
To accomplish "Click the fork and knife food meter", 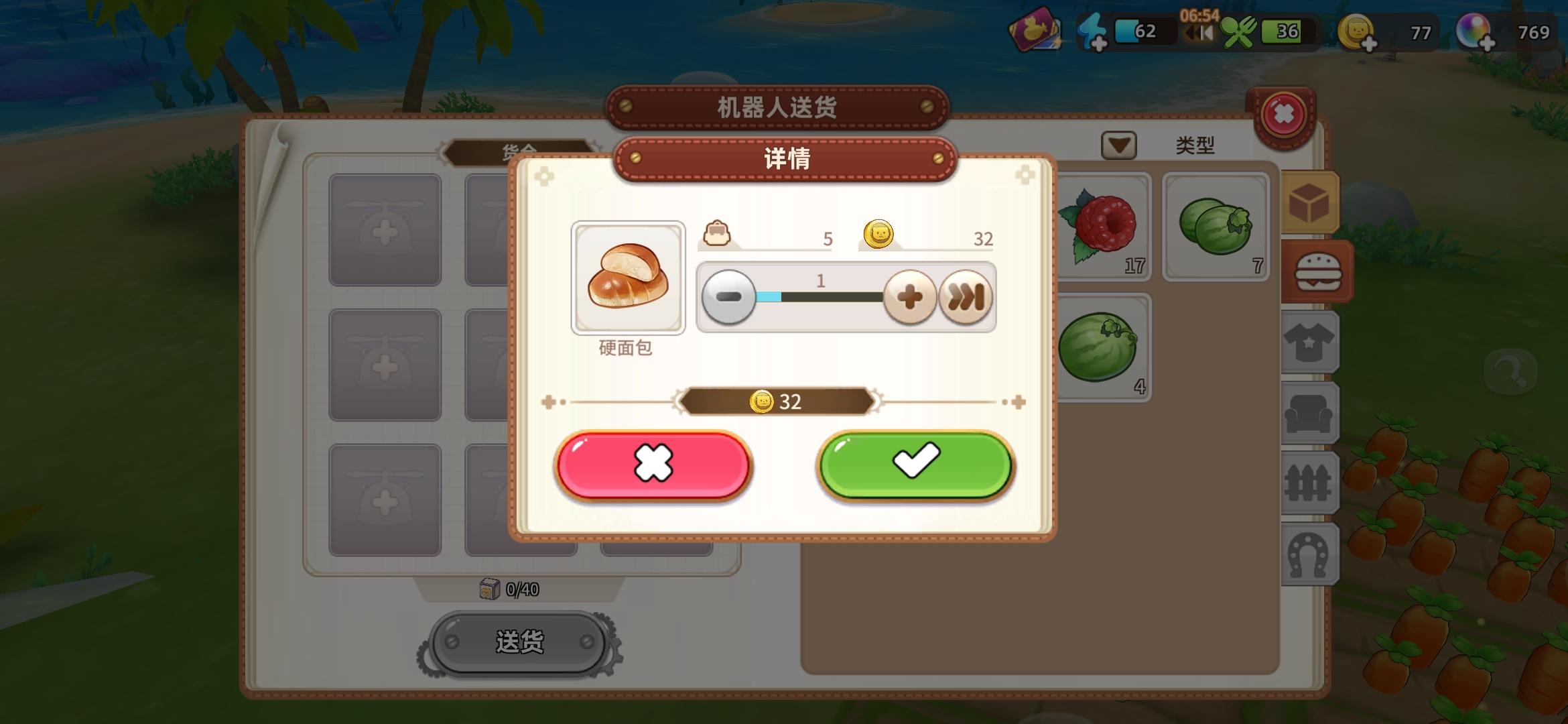I will [x=1241, y=31].
